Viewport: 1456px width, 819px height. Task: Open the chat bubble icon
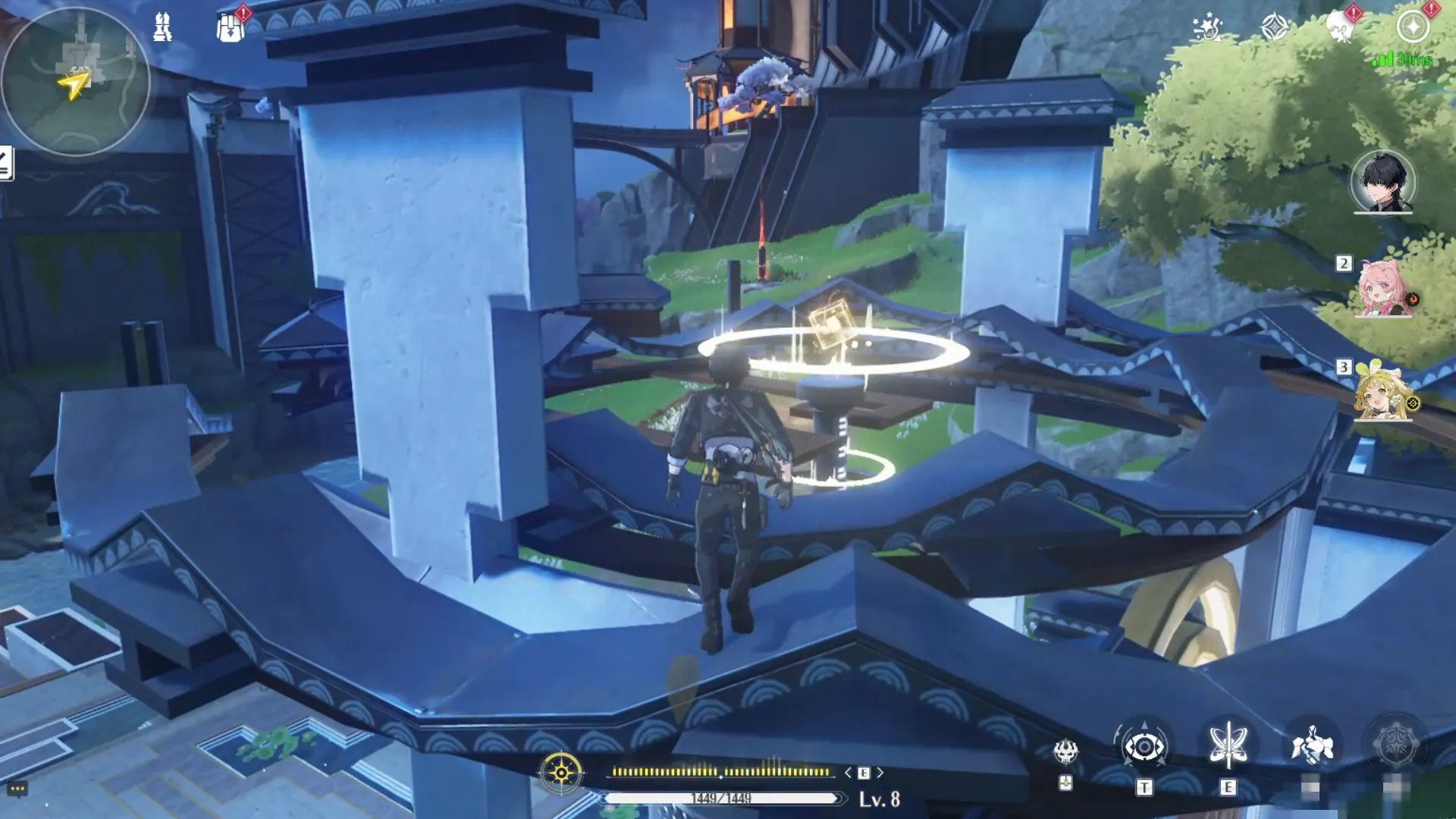coord(17,789)
